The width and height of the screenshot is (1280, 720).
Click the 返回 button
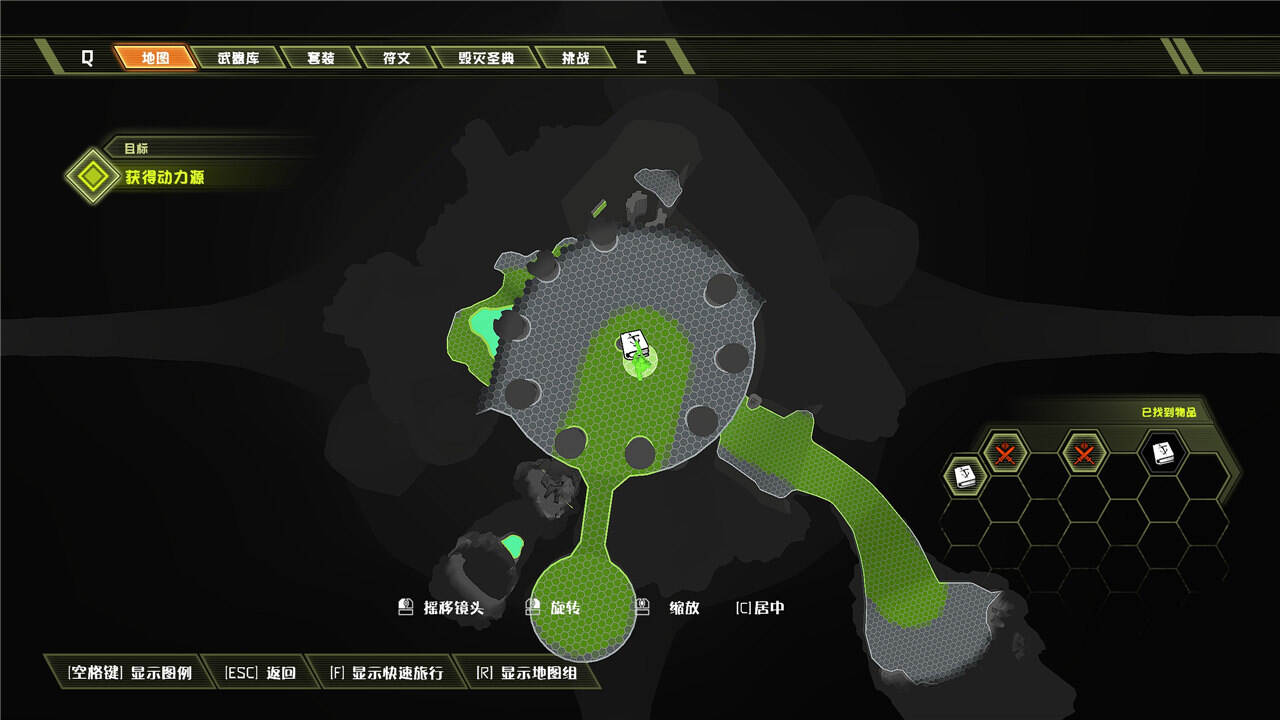260,673
